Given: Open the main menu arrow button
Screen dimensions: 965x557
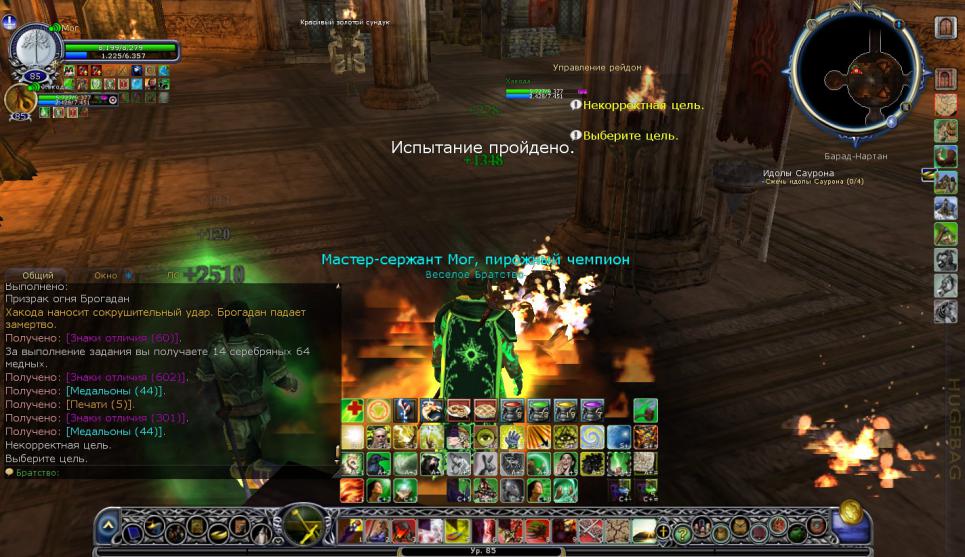Looking at the screenshot, I should (x=108, y=526).
